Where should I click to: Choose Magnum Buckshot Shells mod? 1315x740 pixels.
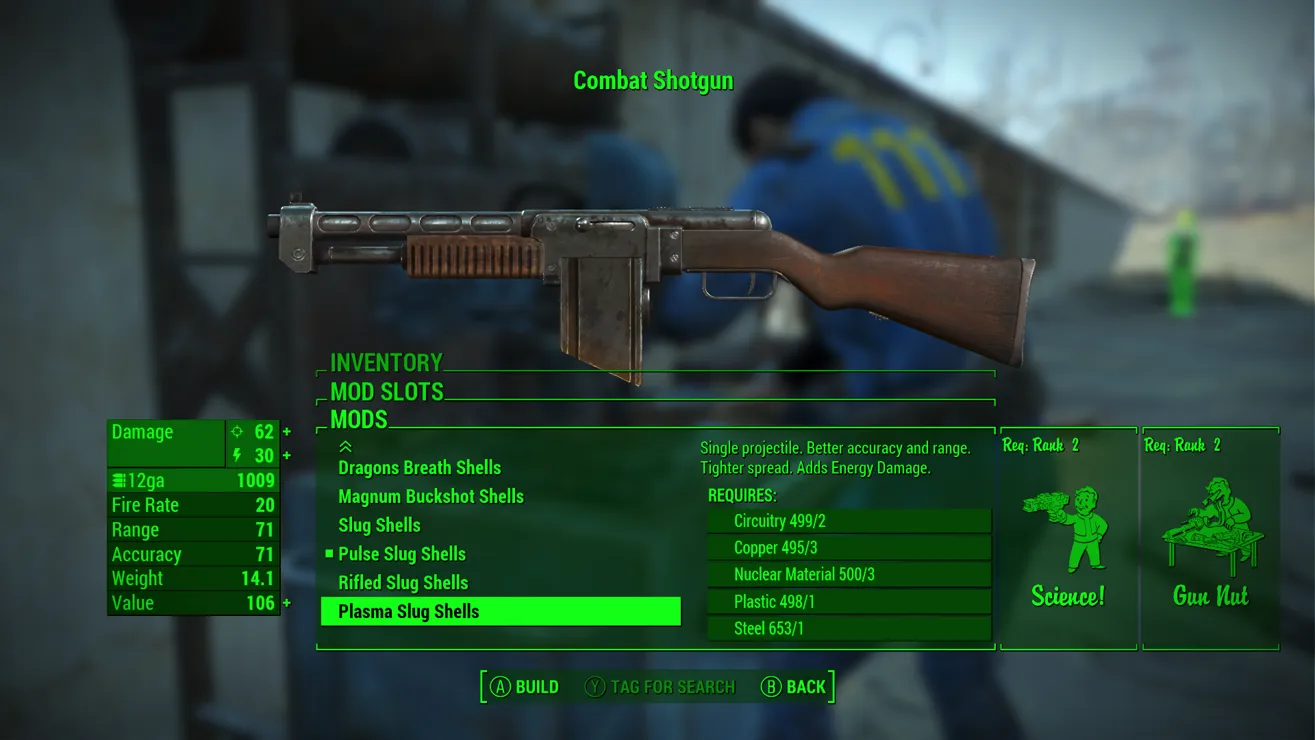431,497
